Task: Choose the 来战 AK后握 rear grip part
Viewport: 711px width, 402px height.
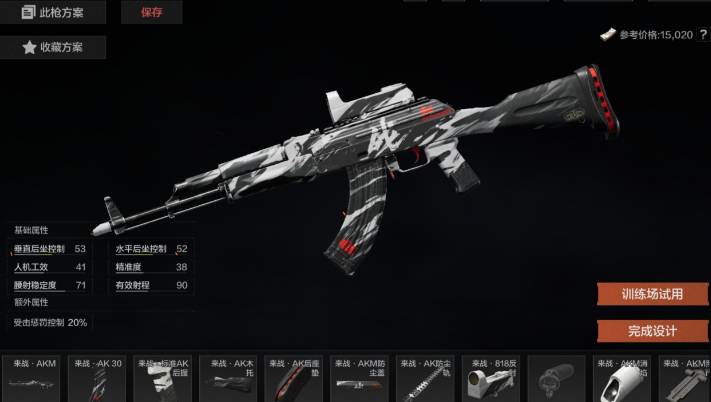Action: click(x=164, y=378)
